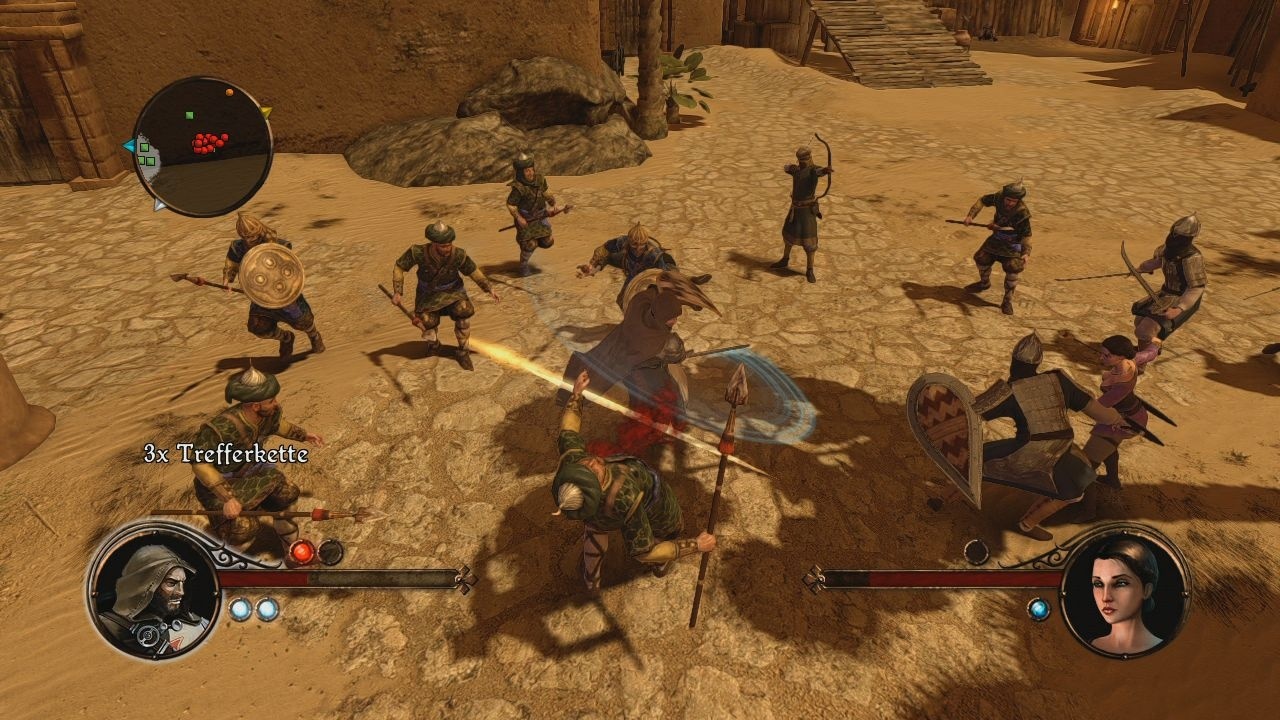Click the green square marker inside the minimap
The width and height of the screenshot is (1280, 720).
pos(190,115)
